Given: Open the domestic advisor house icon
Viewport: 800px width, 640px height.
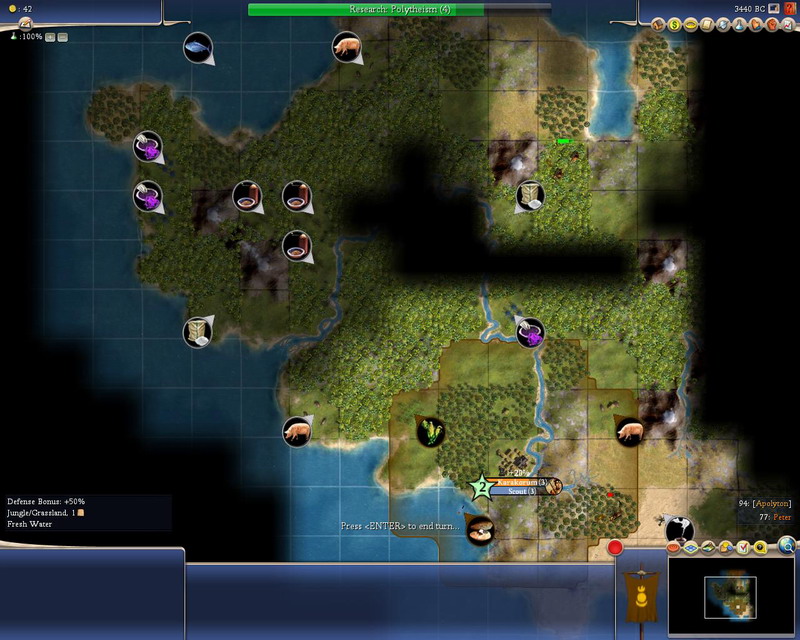Looking at the screenshot, I should (660, 24).
